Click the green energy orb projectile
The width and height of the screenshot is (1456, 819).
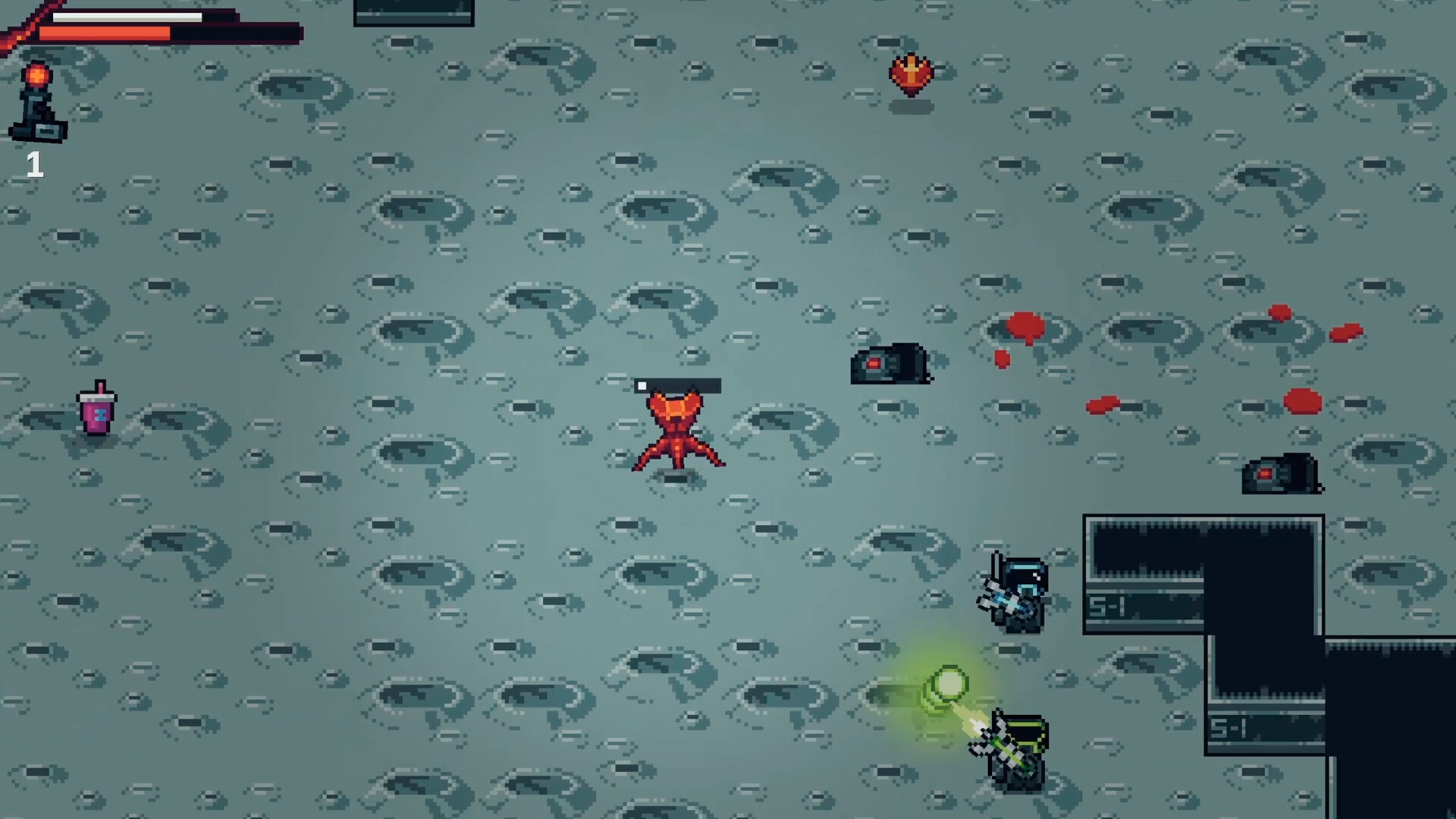click(949, 685)
